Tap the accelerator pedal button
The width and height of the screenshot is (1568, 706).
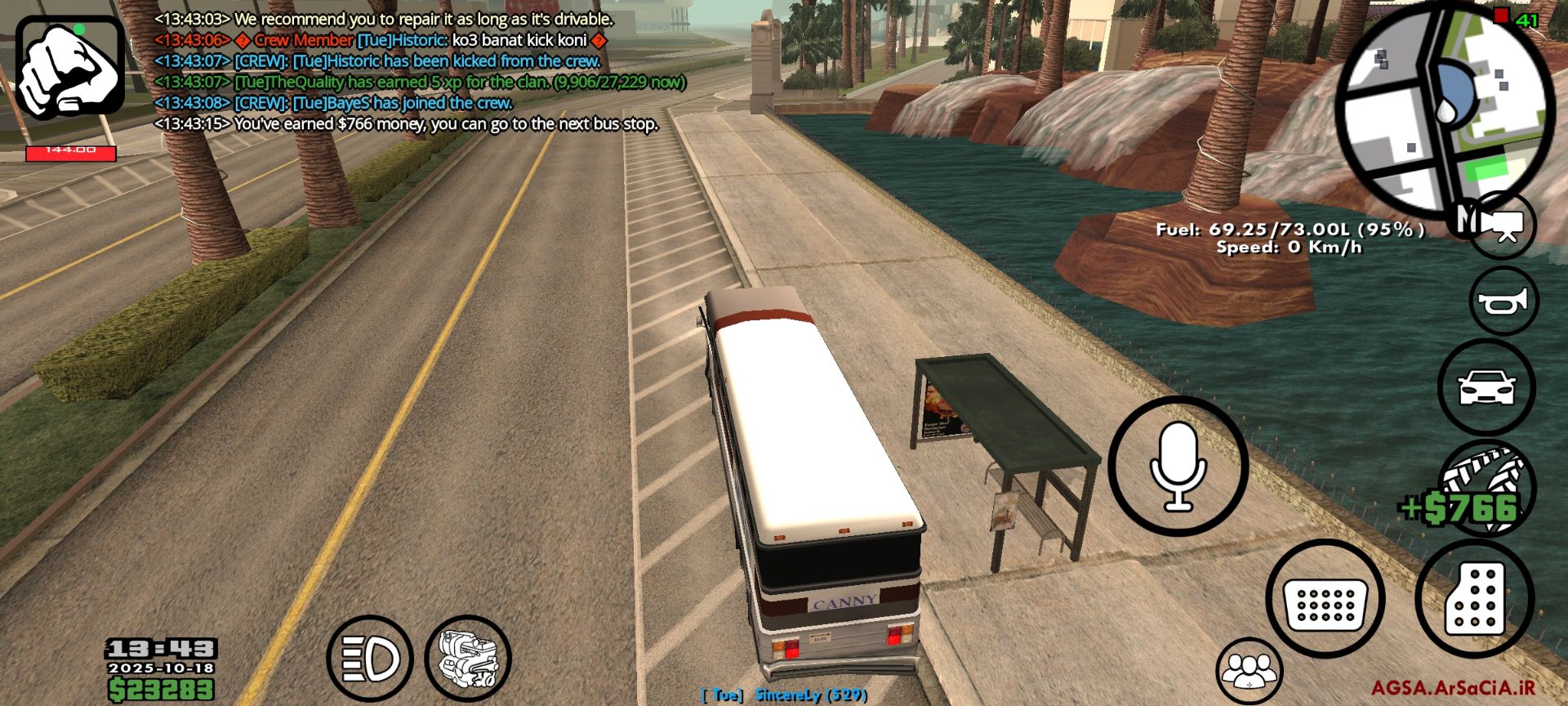pyautogui.click(x=1475, y=599)
